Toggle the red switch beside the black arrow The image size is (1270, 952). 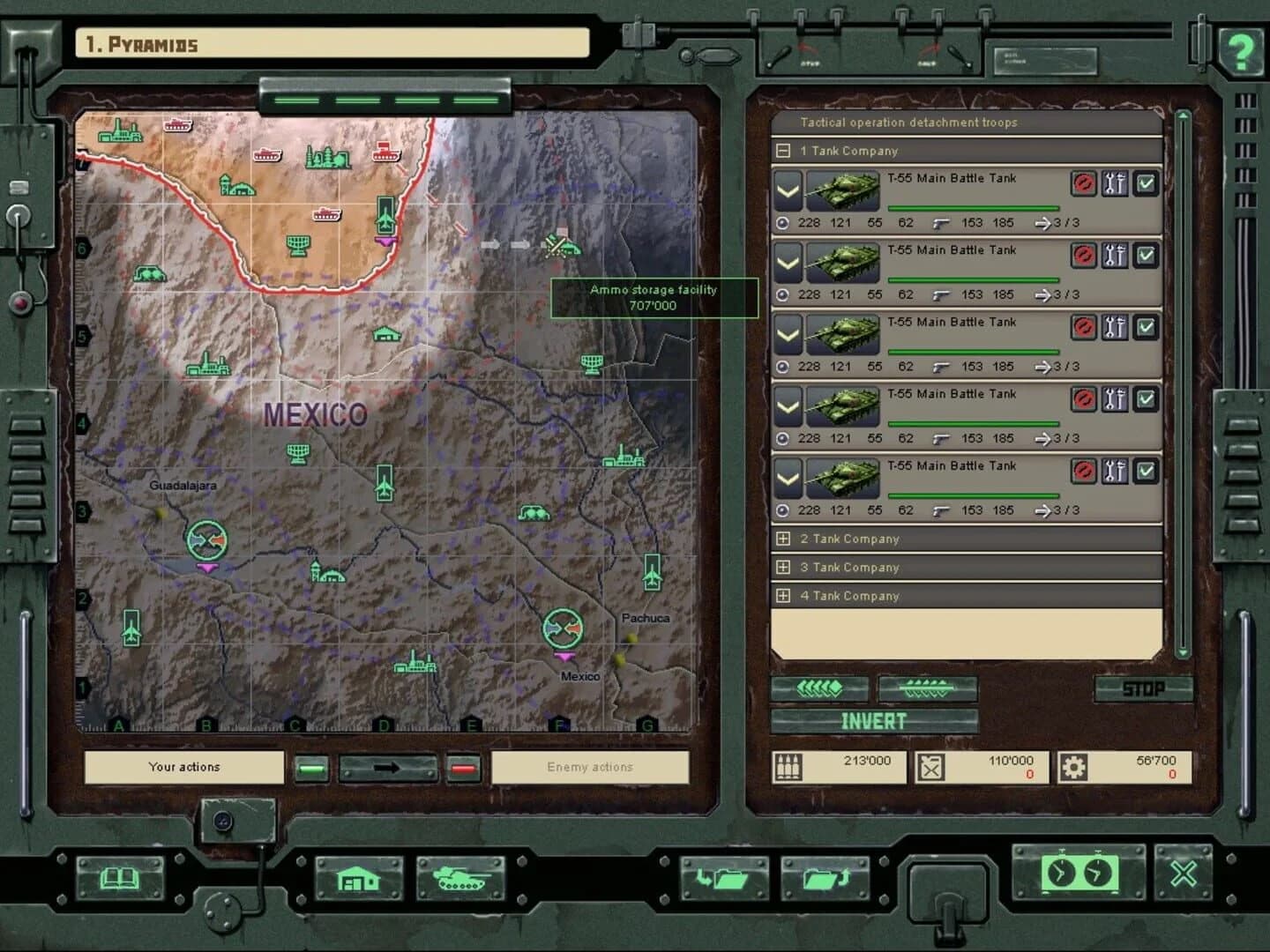pyautogui.click(x=462, y=768)
